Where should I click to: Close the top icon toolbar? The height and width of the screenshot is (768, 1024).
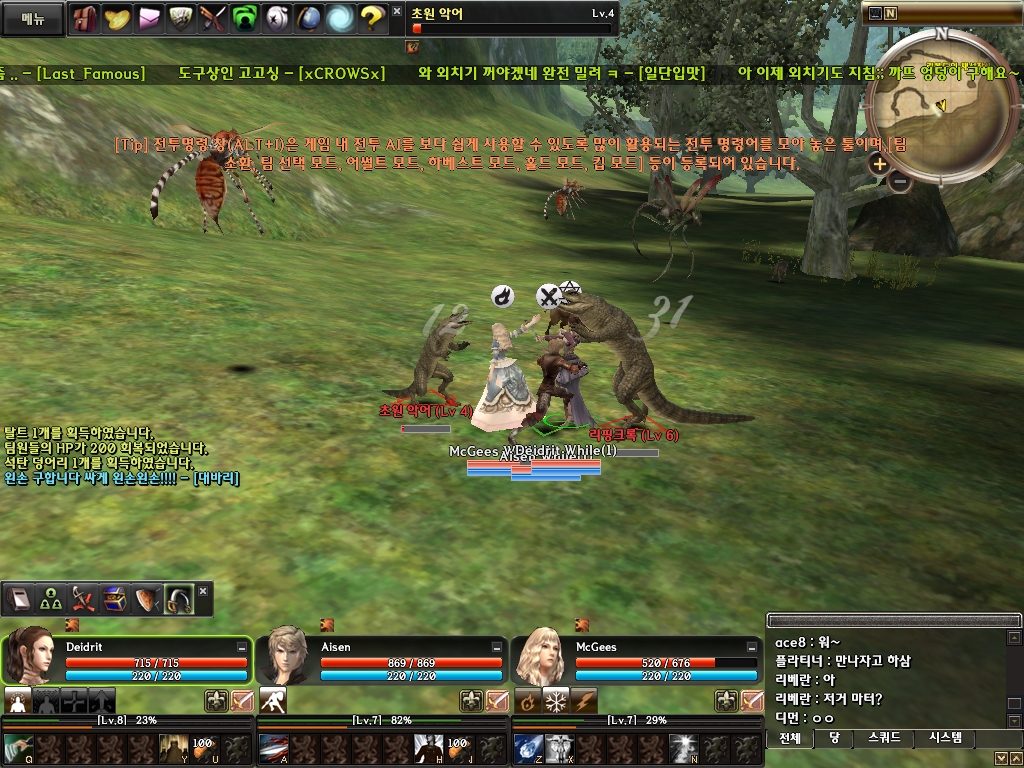tap(396, 12)
